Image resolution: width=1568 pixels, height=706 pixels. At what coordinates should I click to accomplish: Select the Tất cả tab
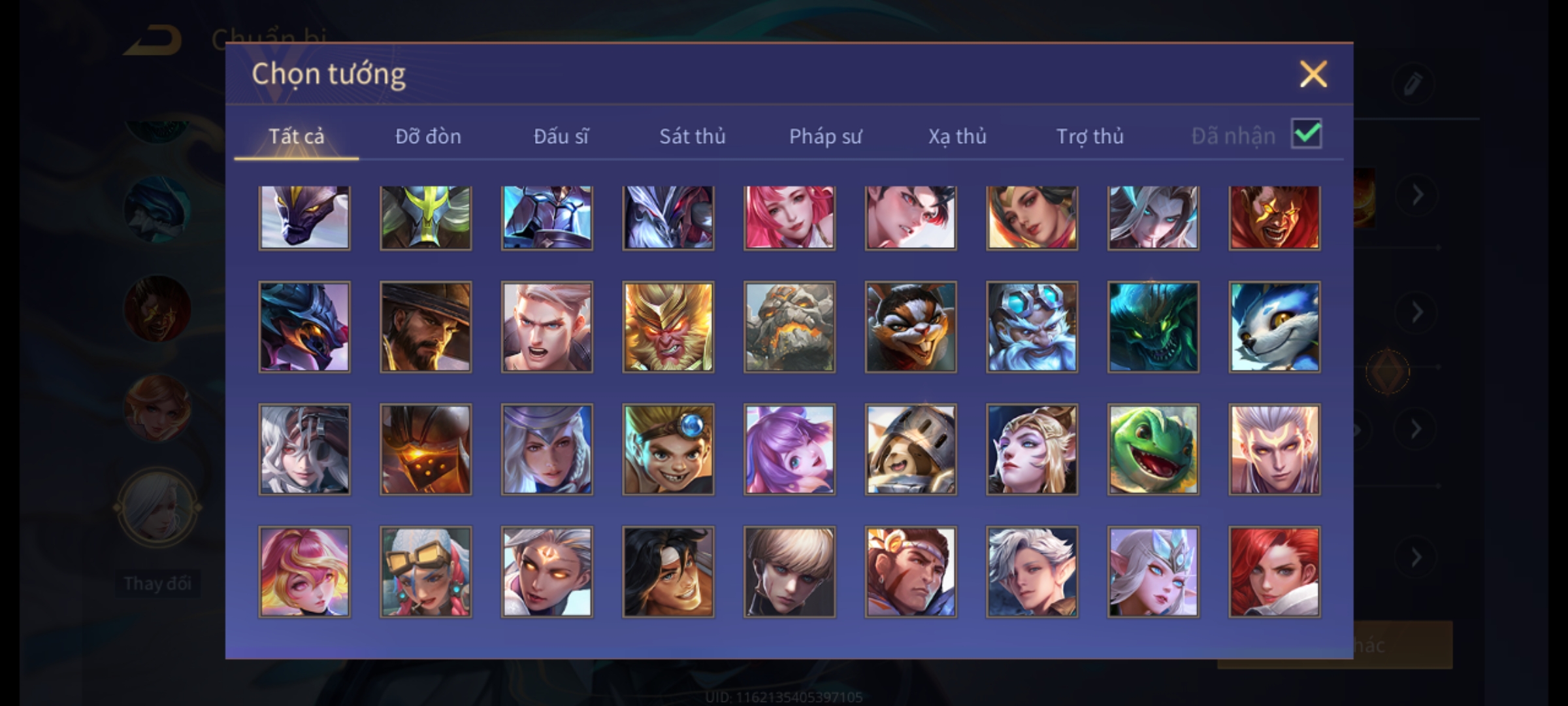(296, 136)
